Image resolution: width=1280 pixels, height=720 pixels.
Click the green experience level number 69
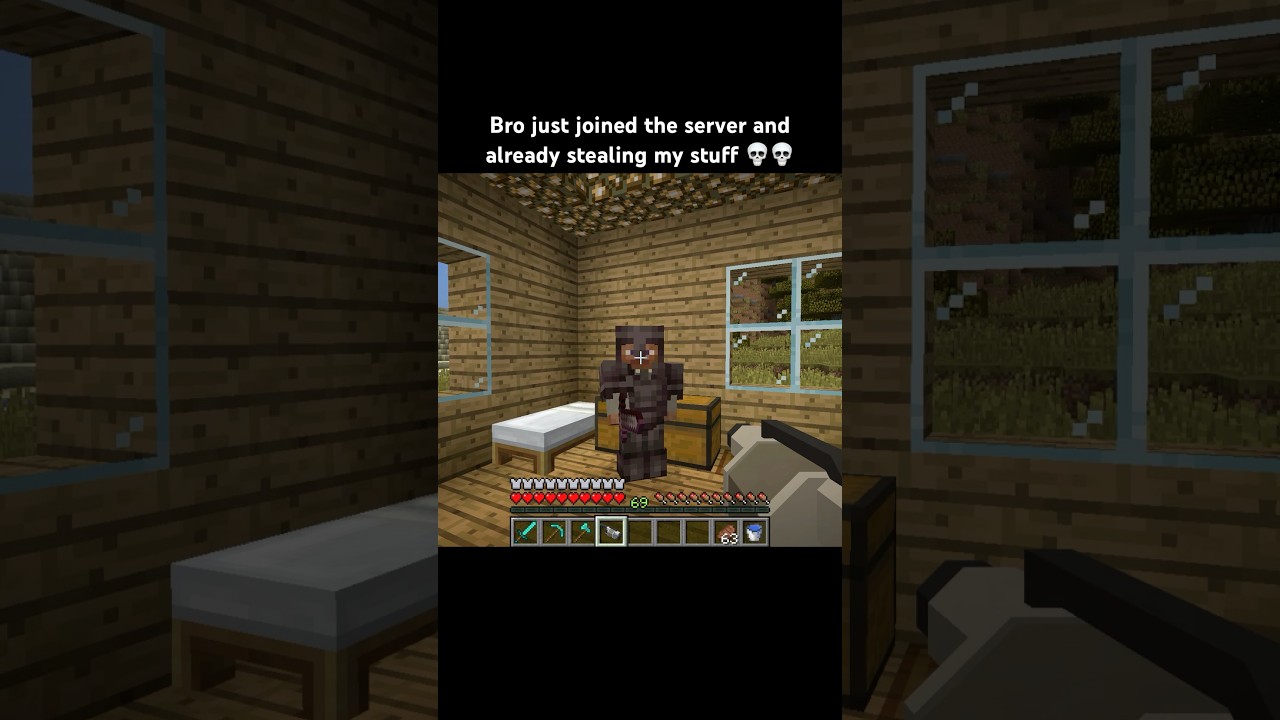[x=638, y=502]
